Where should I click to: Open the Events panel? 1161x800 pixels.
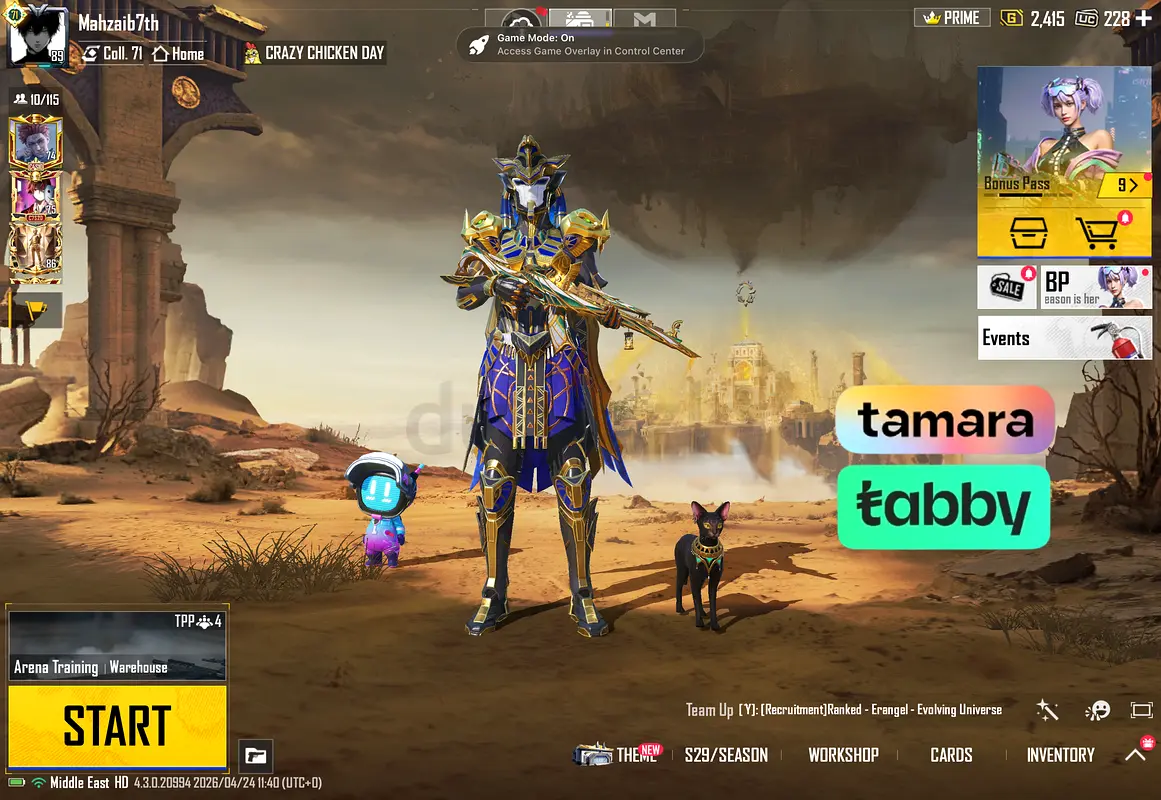click(x=1064, y=338)
